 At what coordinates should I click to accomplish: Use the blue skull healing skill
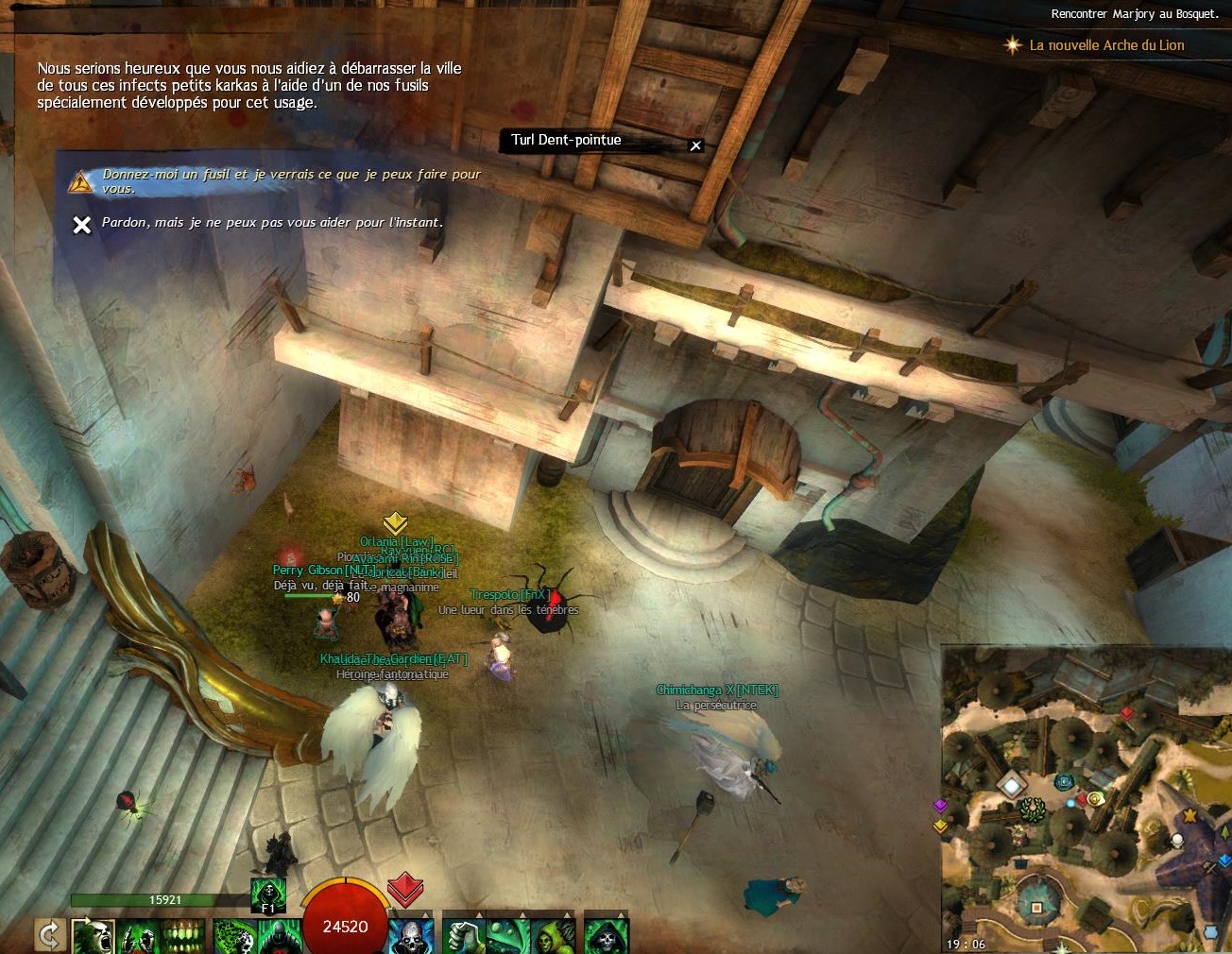point(411,937)
